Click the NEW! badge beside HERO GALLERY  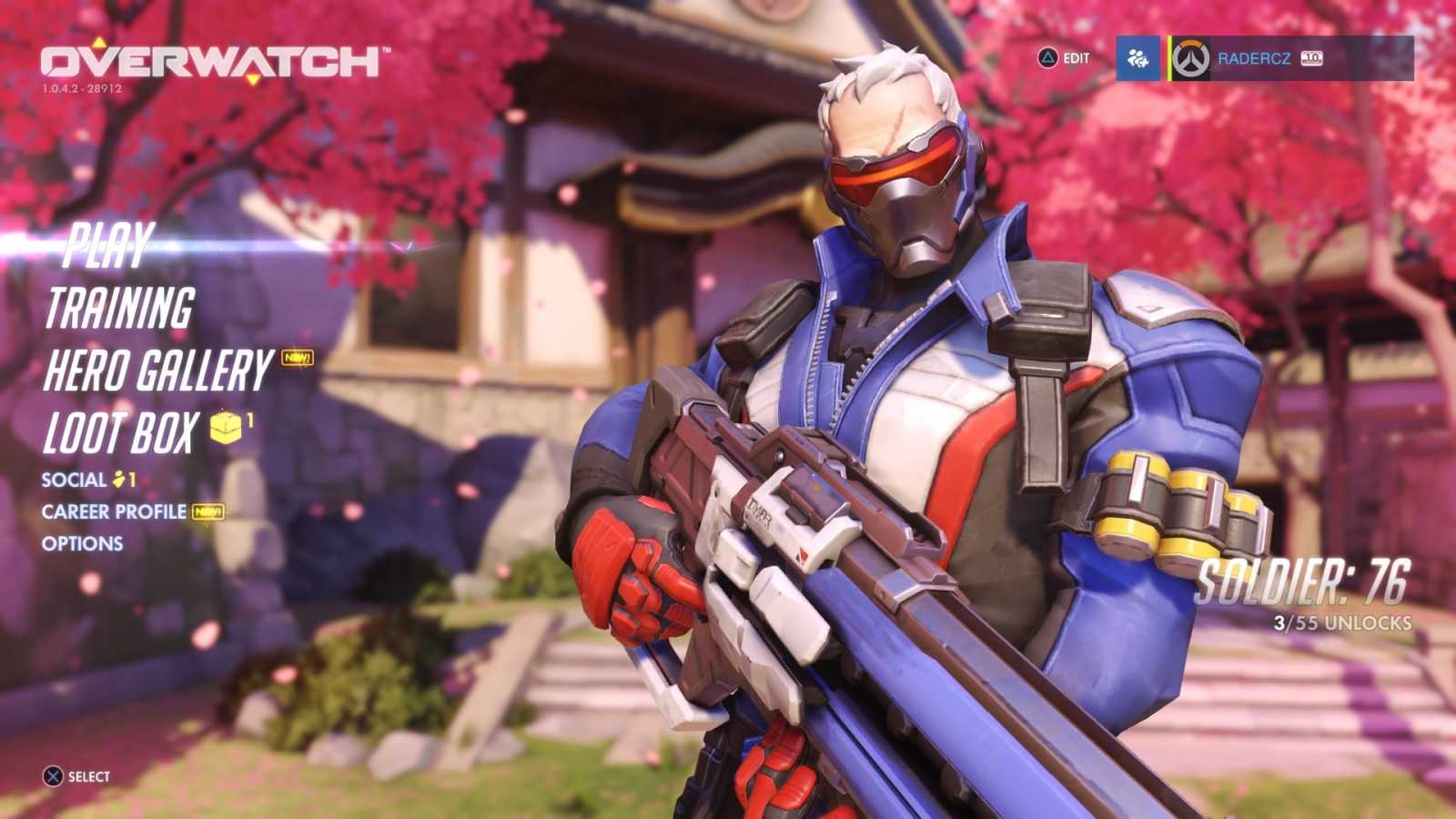tap(294, 360)
